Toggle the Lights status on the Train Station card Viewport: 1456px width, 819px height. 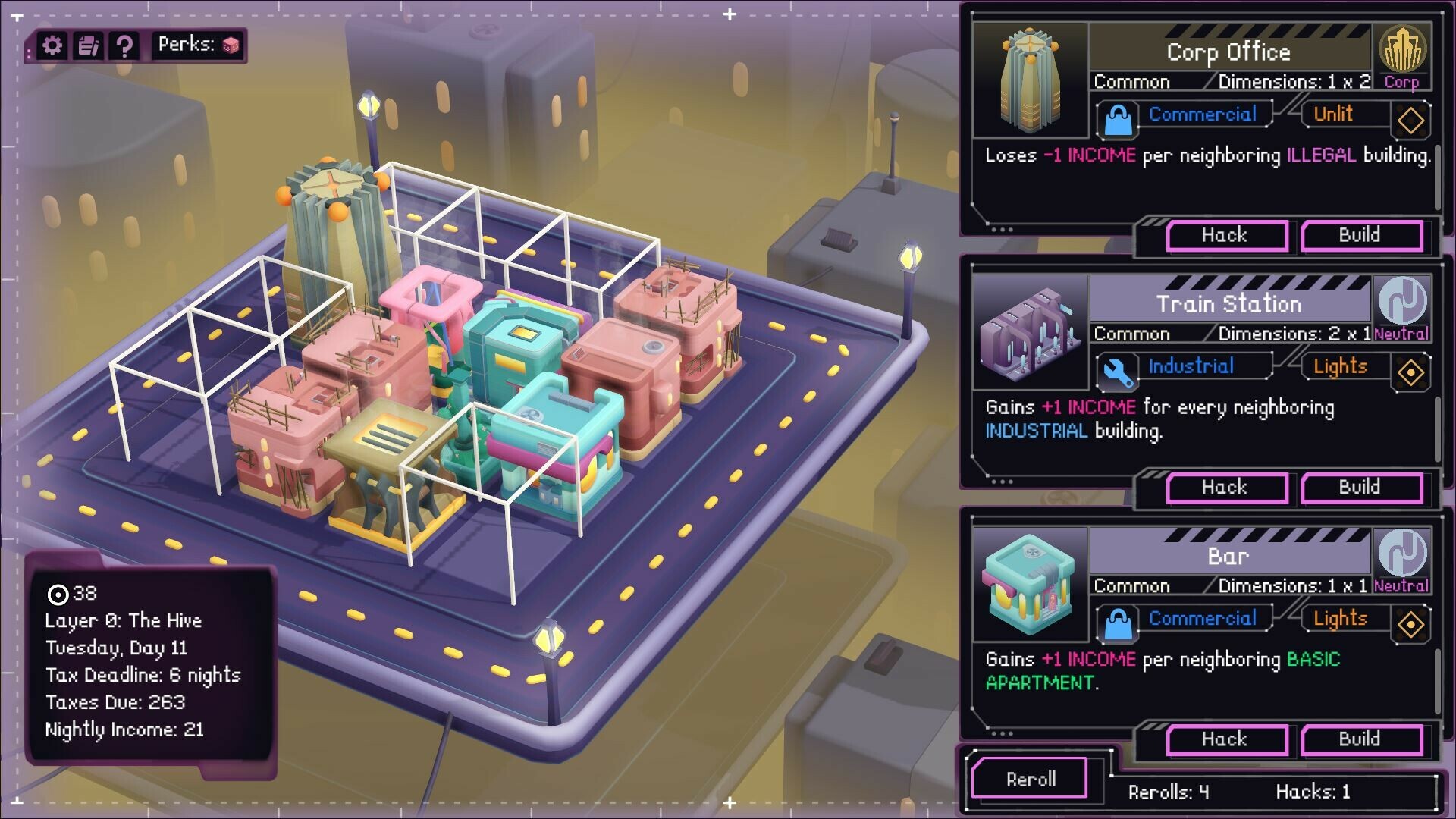(x=1339, y=367)
